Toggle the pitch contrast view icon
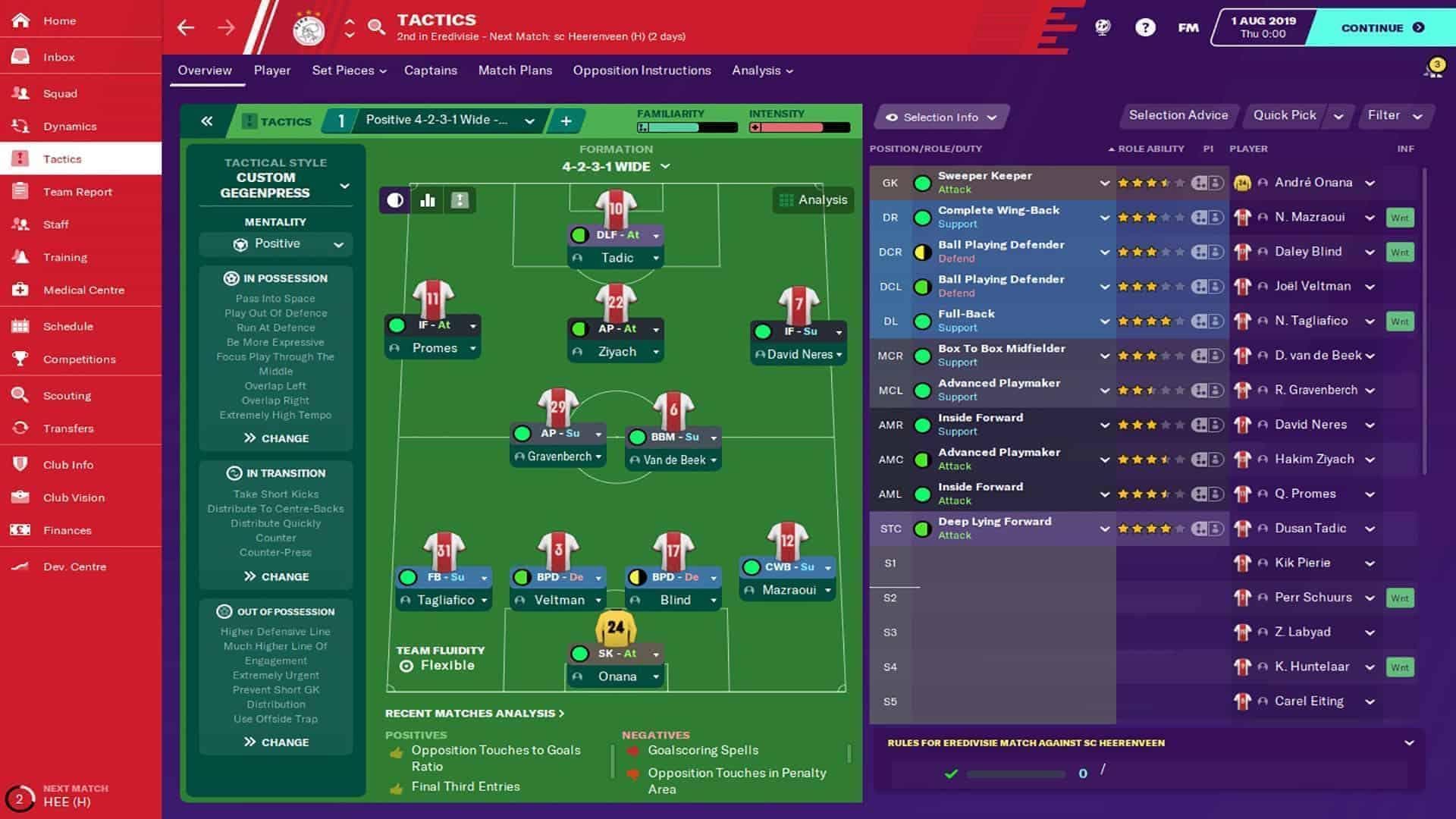Screen dimensions: 1456x819 394,201
